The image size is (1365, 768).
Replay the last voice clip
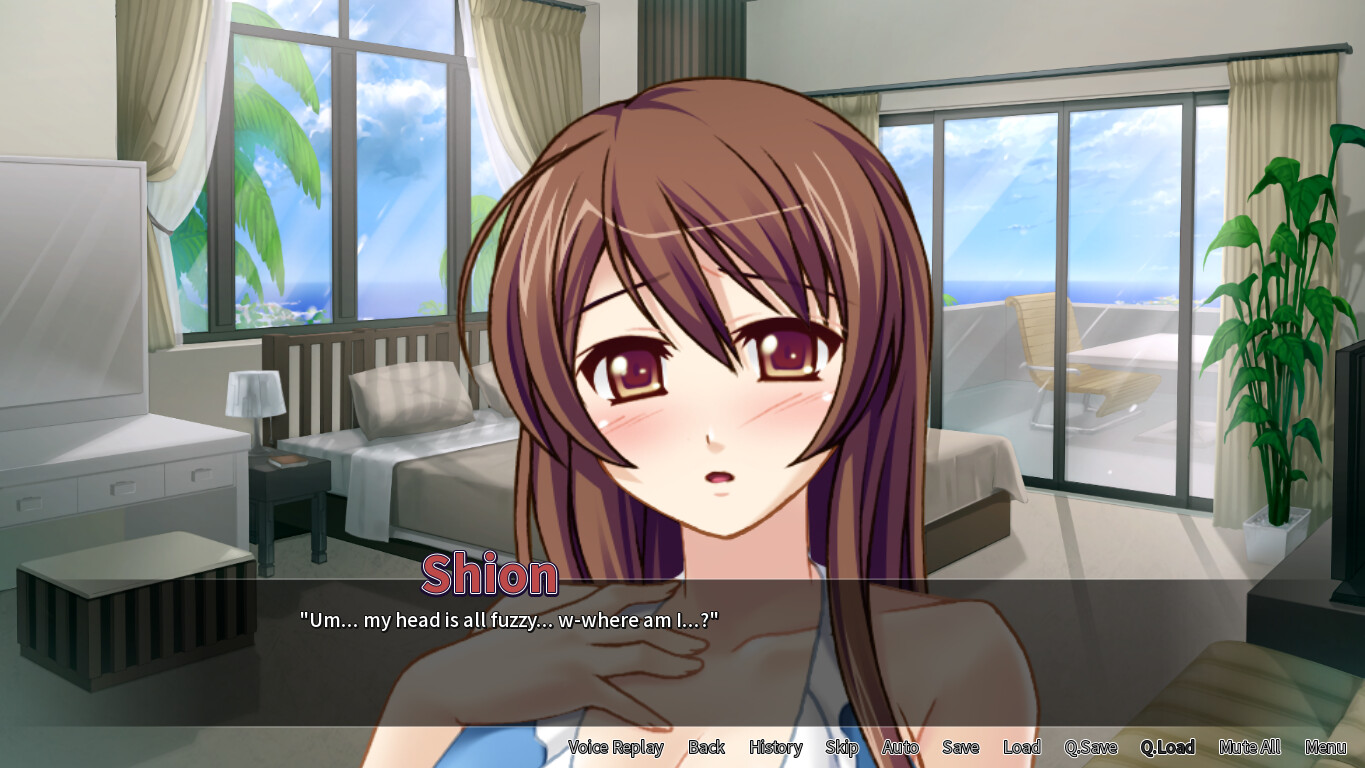tap(615, 747)
